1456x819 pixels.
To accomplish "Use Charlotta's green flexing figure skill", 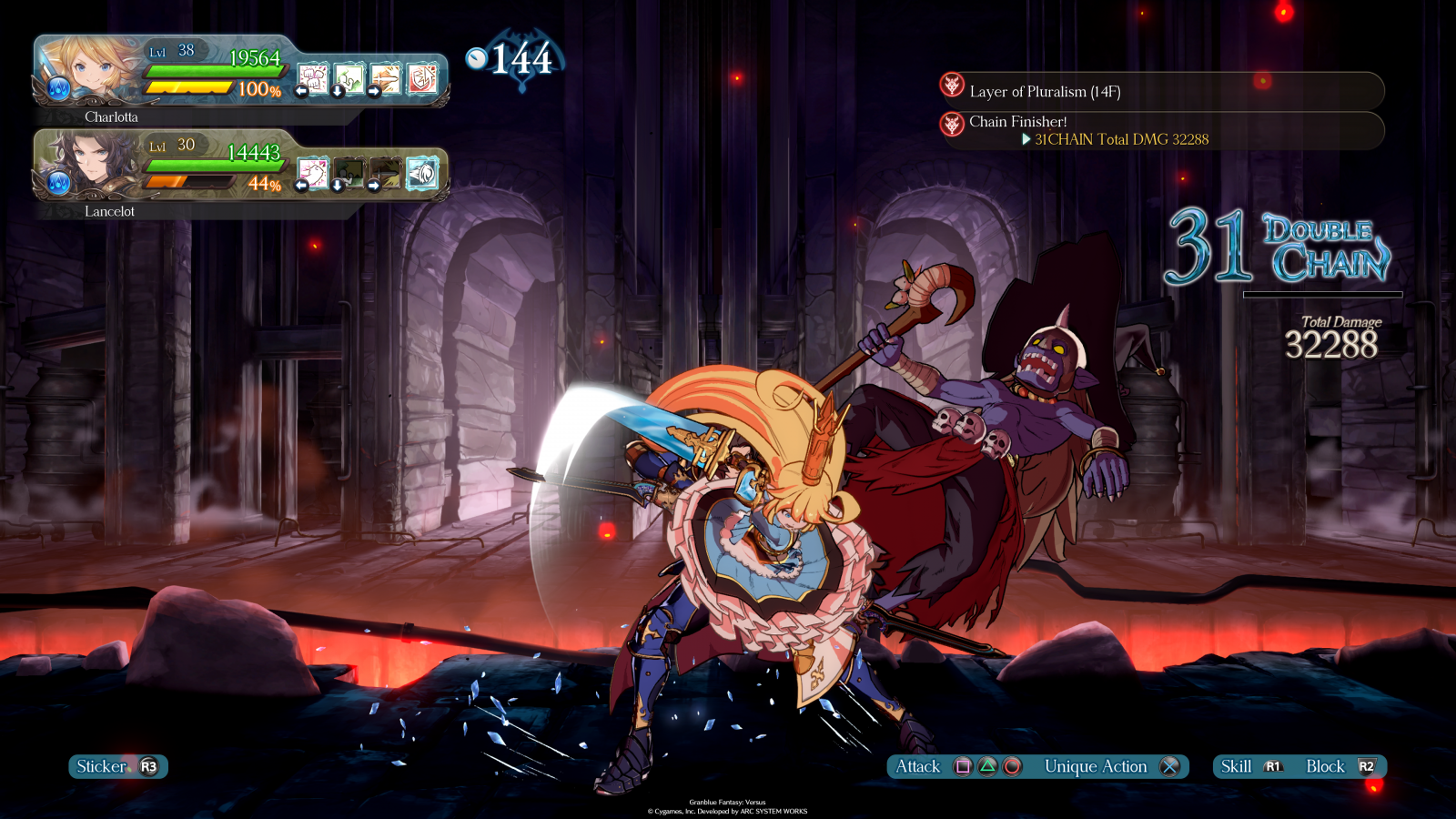I will click(x=349, y=79).
